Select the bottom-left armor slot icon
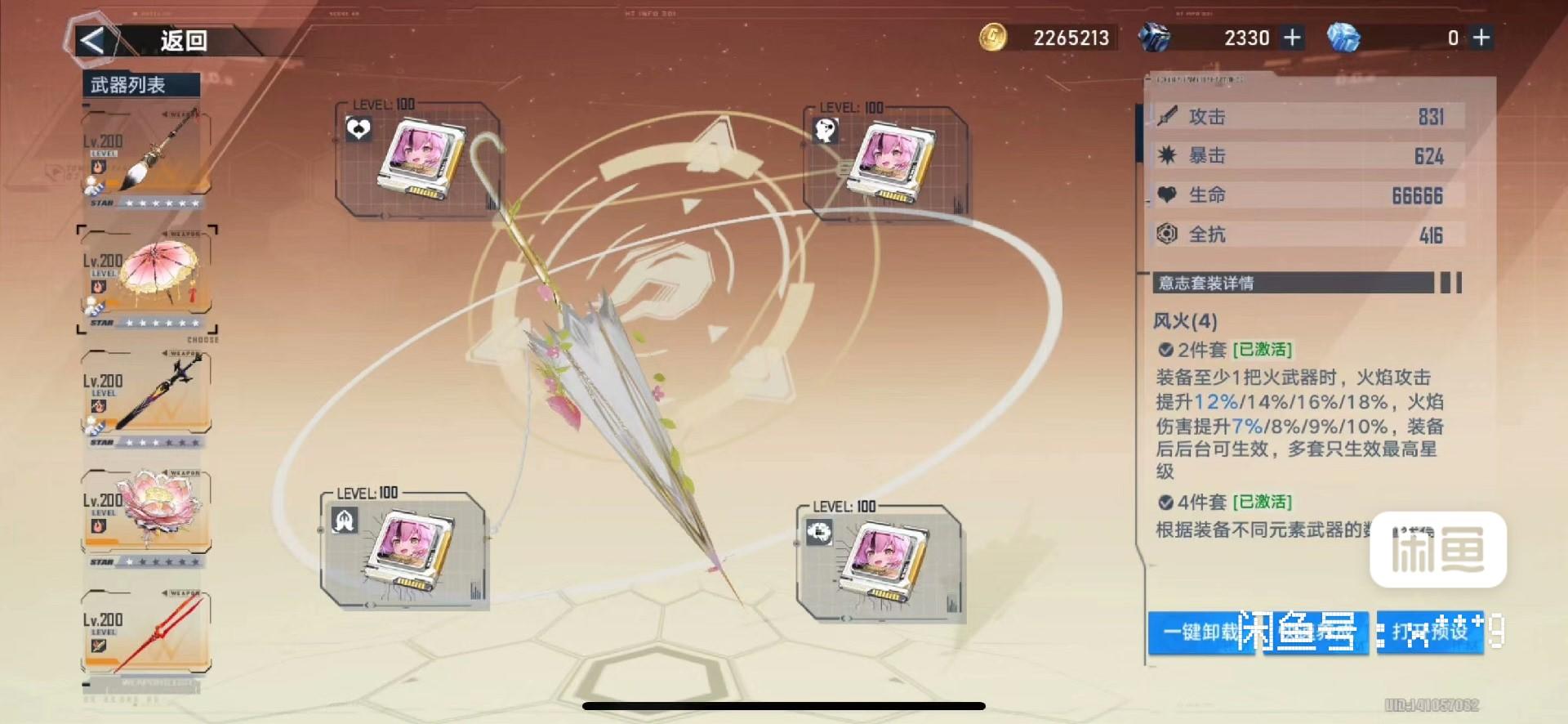1568x724 pixels. pyautogui.click(x=343, y=520)
